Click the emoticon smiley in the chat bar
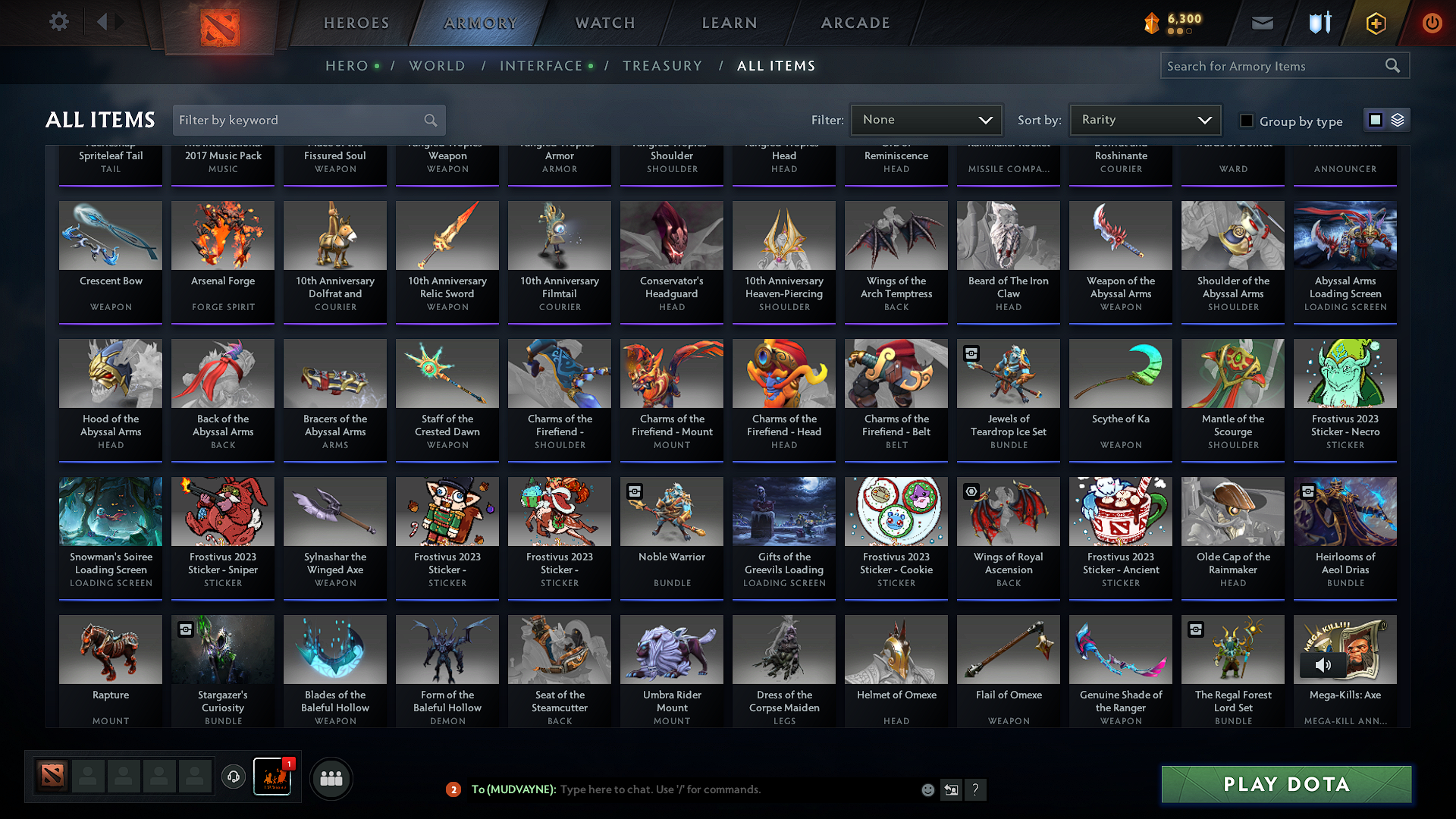 pos(927,789)
